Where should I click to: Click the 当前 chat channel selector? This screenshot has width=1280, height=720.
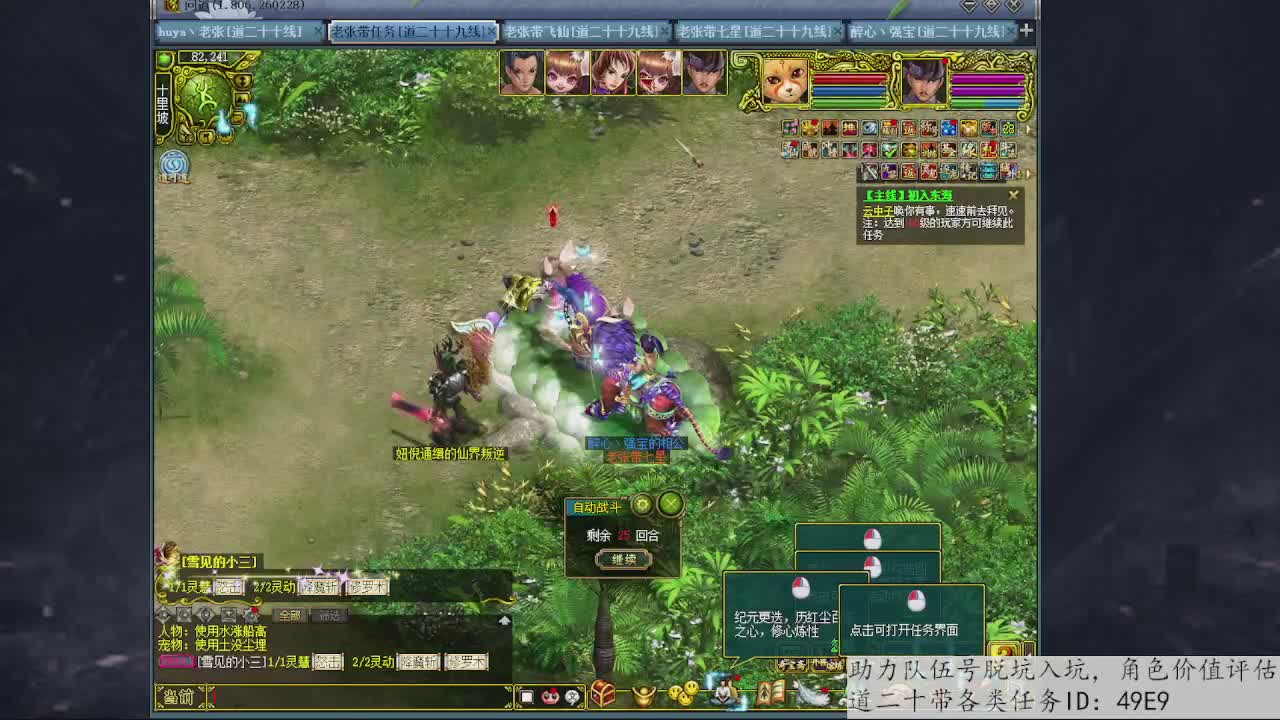pos(179,696)
